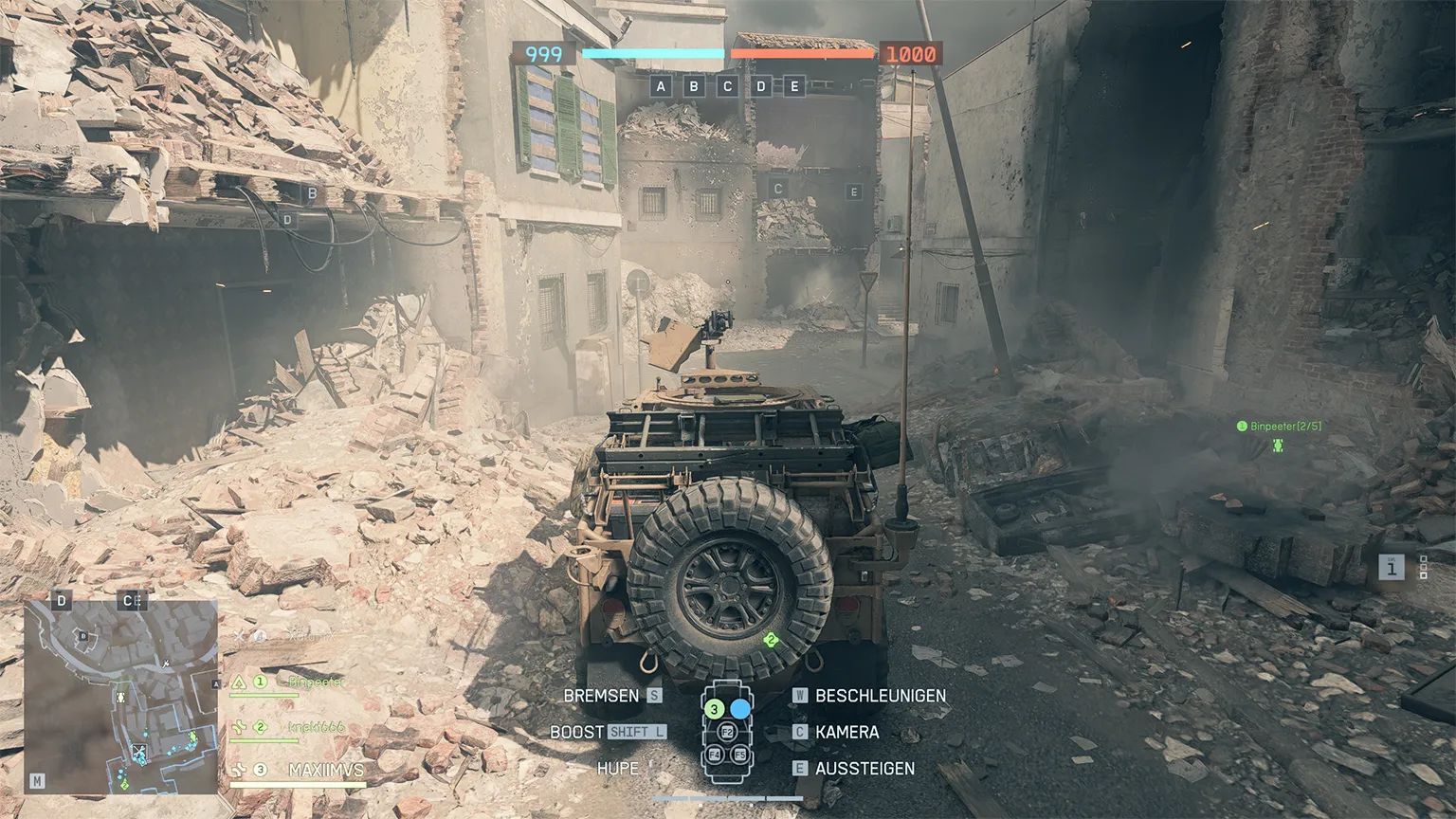Click the E objective marker near the rubble
This screenshot has height=819, width=1456.
click(x=854, y=190)
